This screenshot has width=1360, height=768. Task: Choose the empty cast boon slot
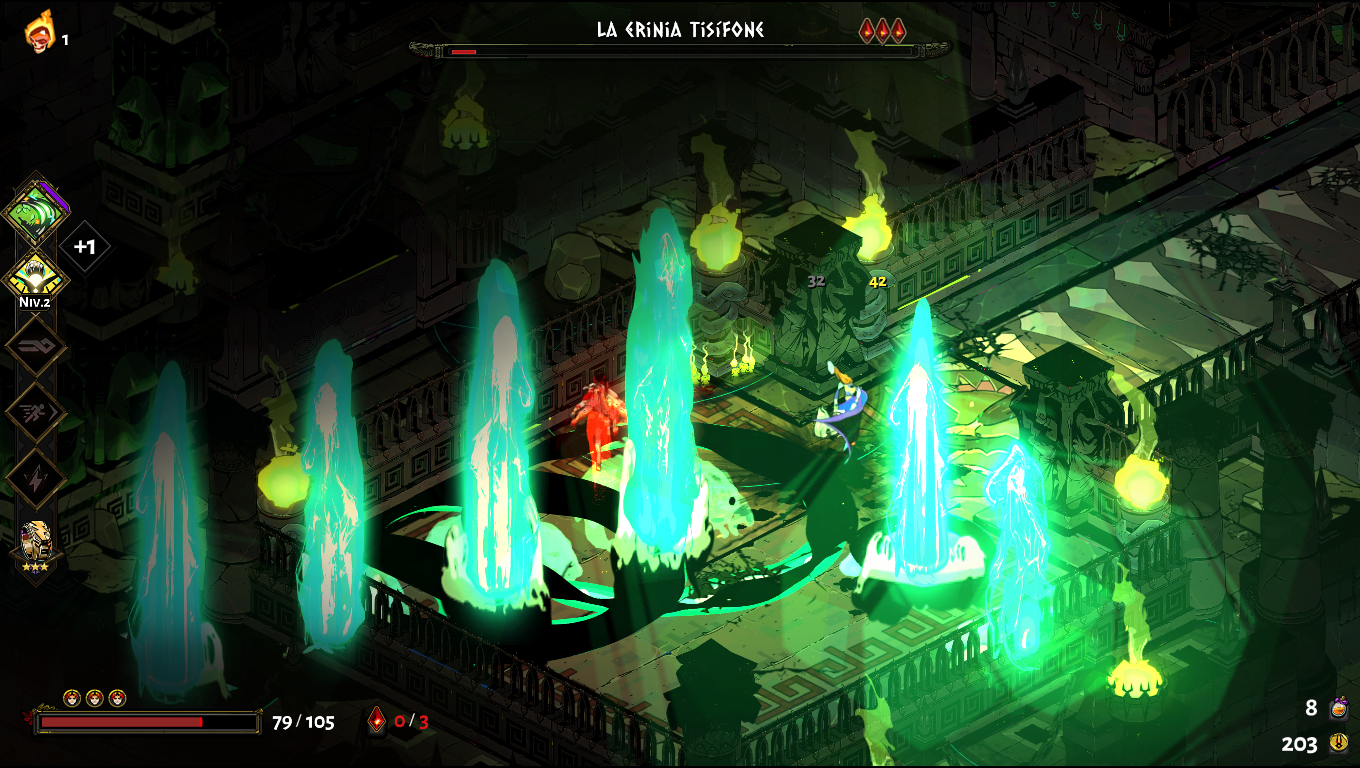tap(36, 346)
